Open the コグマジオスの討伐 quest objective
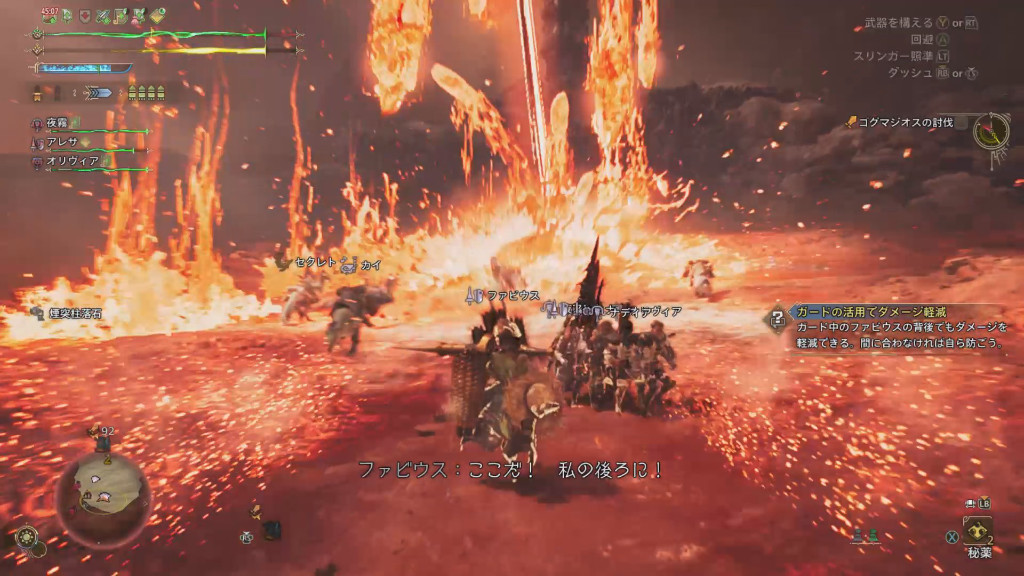The width and height of the screenshot is (1024, 576). 898,122
